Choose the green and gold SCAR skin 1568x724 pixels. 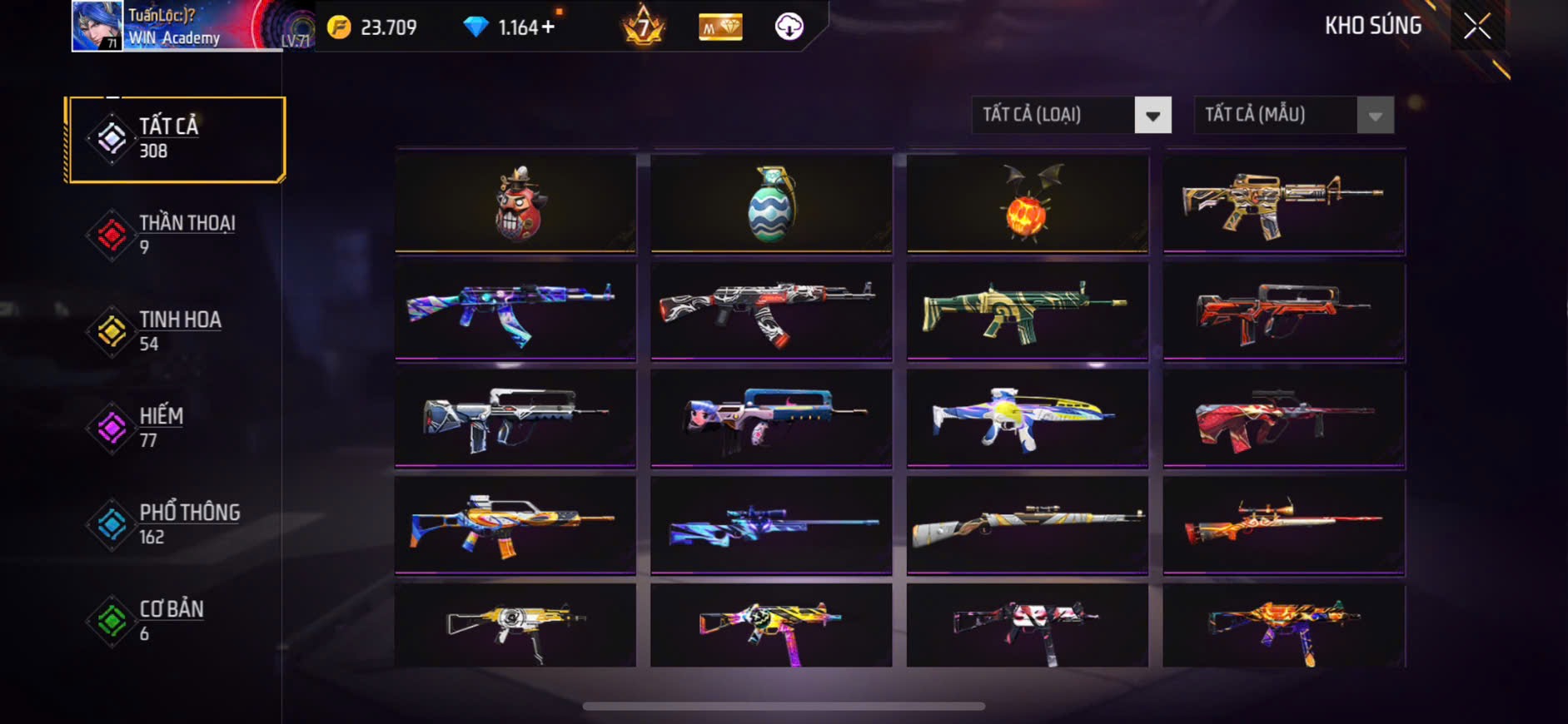(x=1027, y=311)
